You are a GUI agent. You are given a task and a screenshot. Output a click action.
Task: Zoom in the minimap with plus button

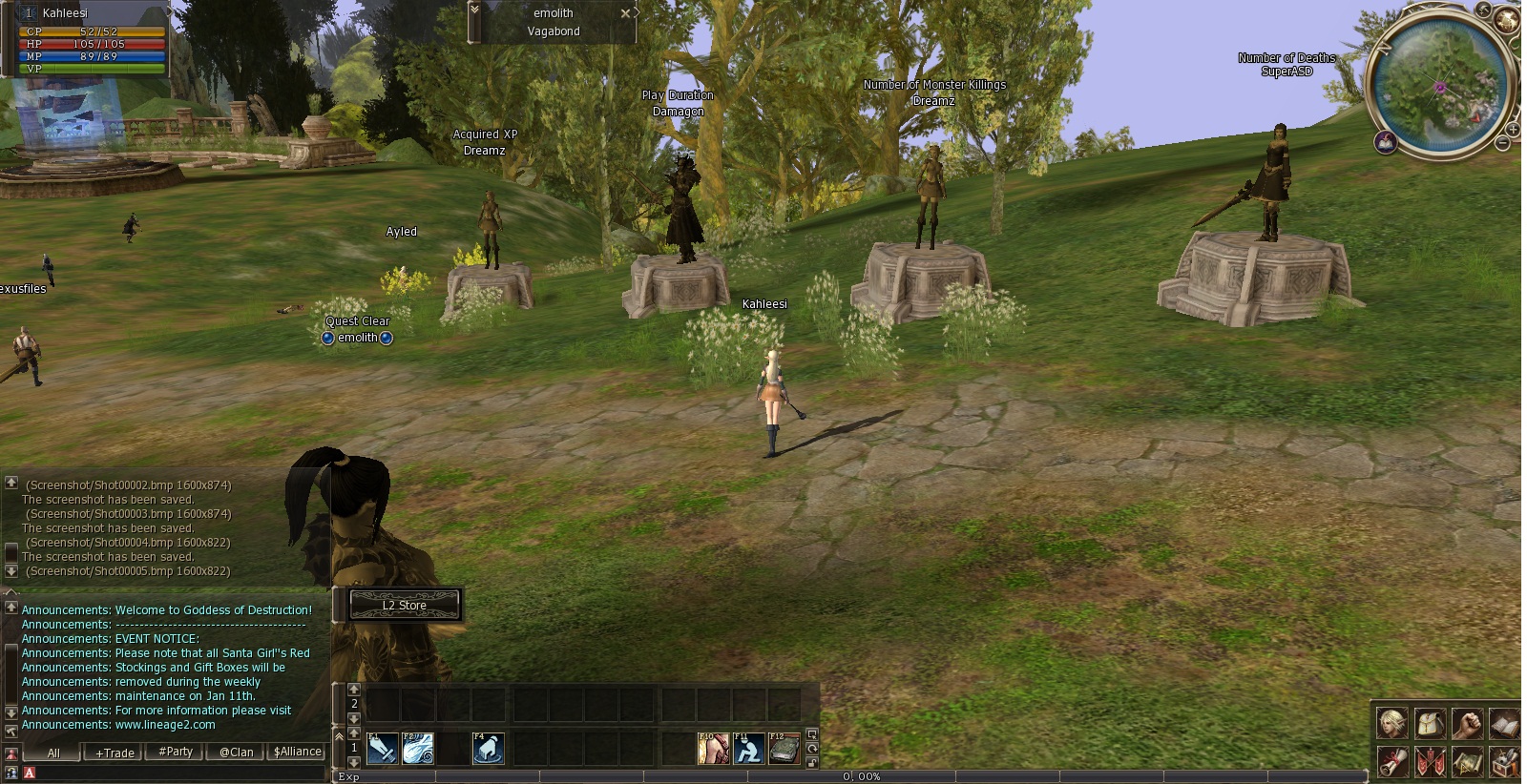tap(1513, 129)
